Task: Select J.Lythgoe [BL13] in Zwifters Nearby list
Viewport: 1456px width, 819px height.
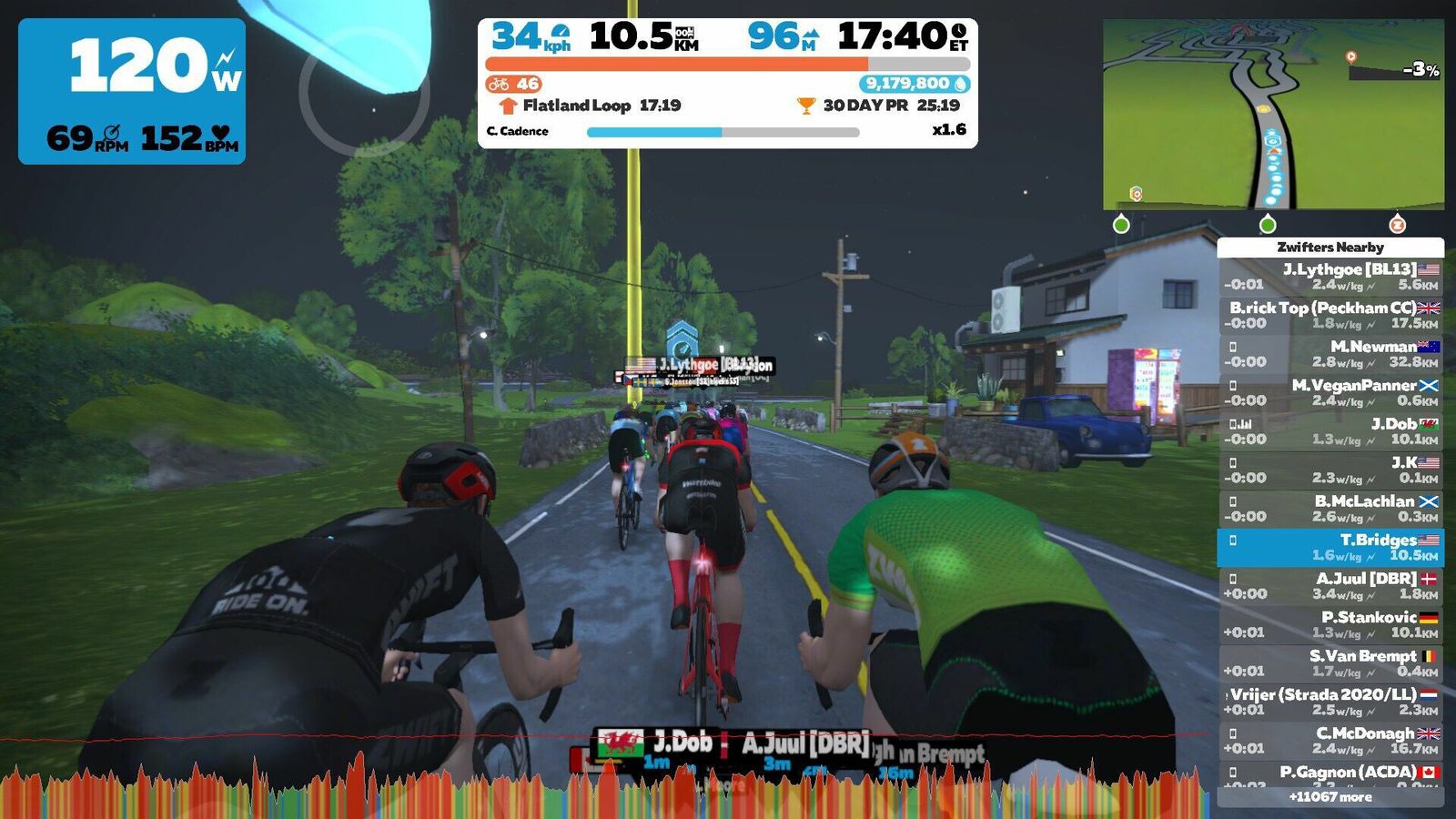Action: pos(1330,277)
